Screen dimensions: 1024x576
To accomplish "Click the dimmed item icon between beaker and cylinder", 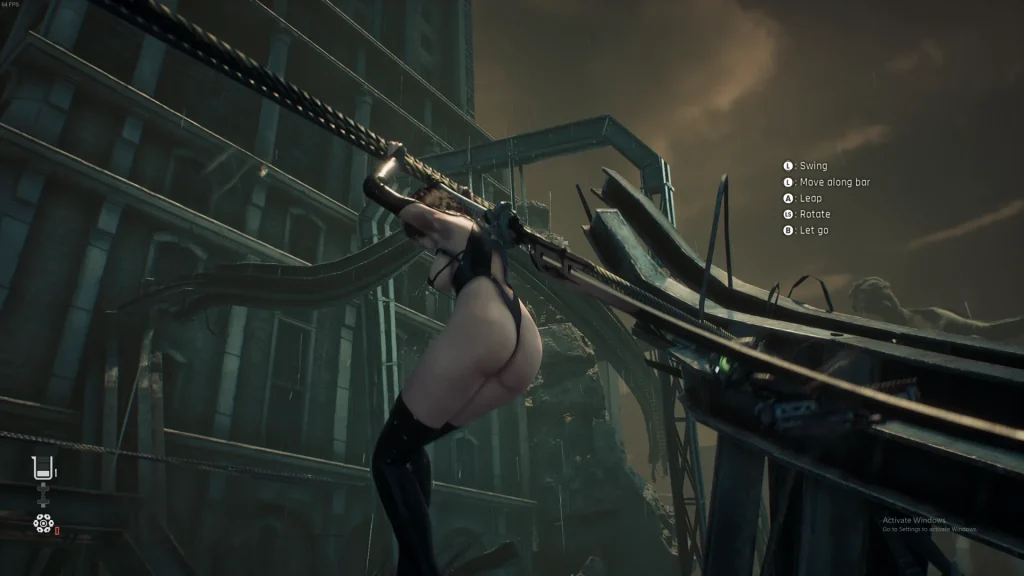I will pyautogui.click(x=43, y=495).
